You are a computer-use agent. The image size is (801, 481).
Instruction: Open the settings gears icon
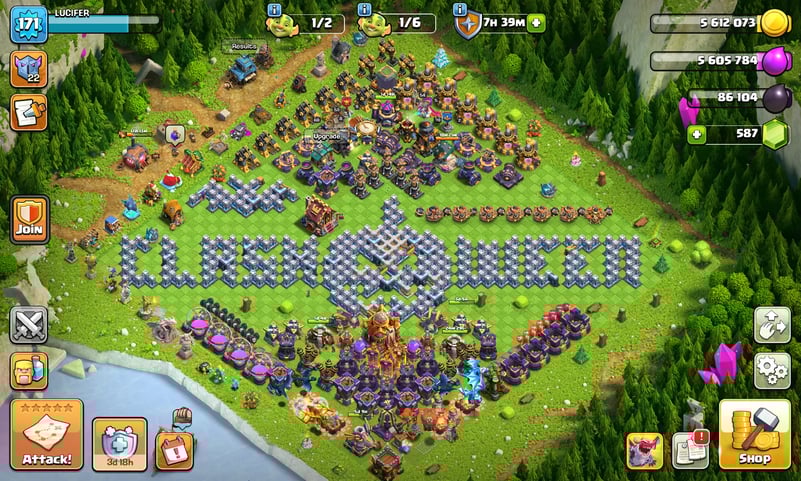click(772, 369)
